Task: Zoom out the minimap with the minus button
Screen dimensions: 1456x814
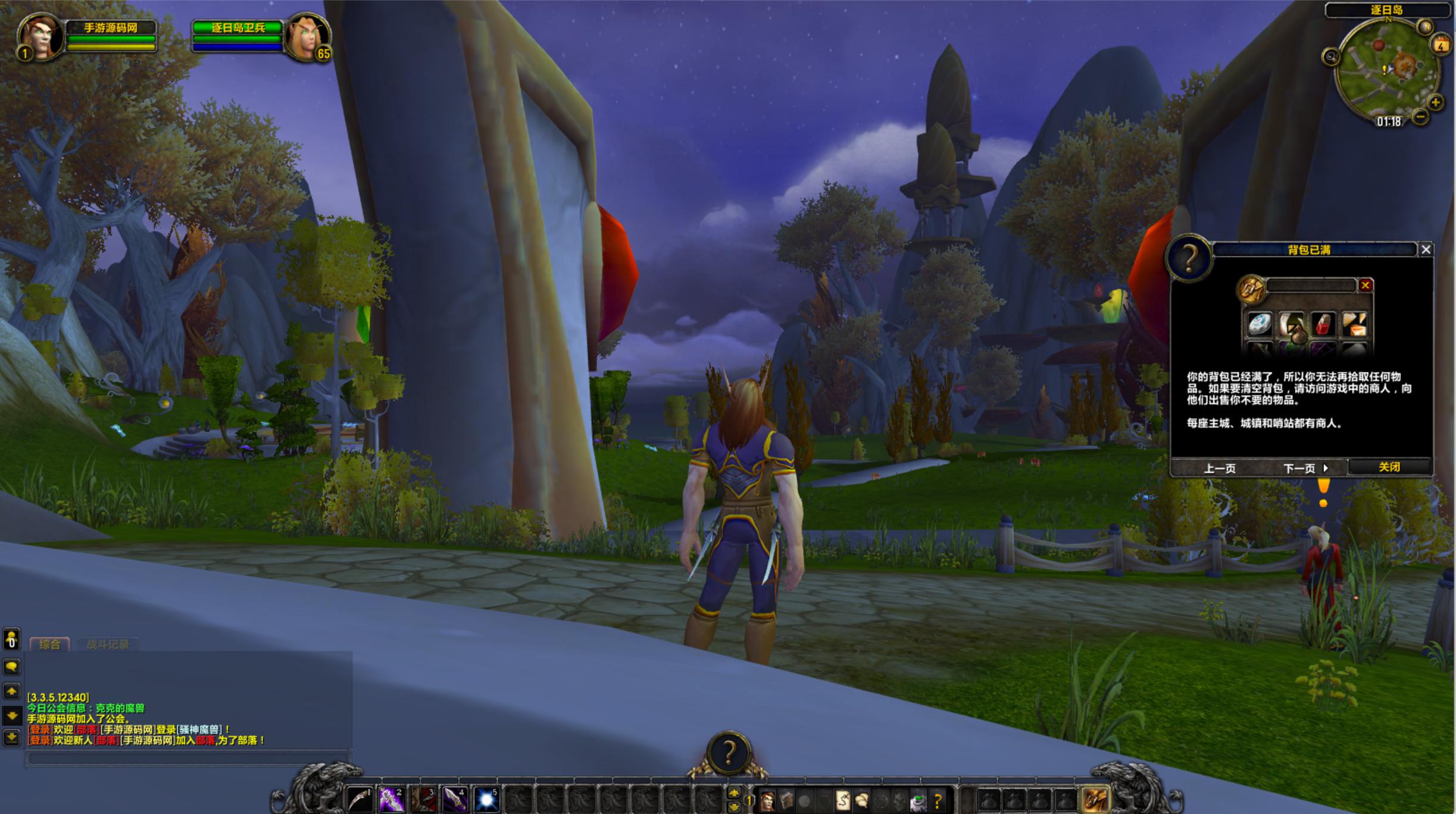Action: point(1420,117)
